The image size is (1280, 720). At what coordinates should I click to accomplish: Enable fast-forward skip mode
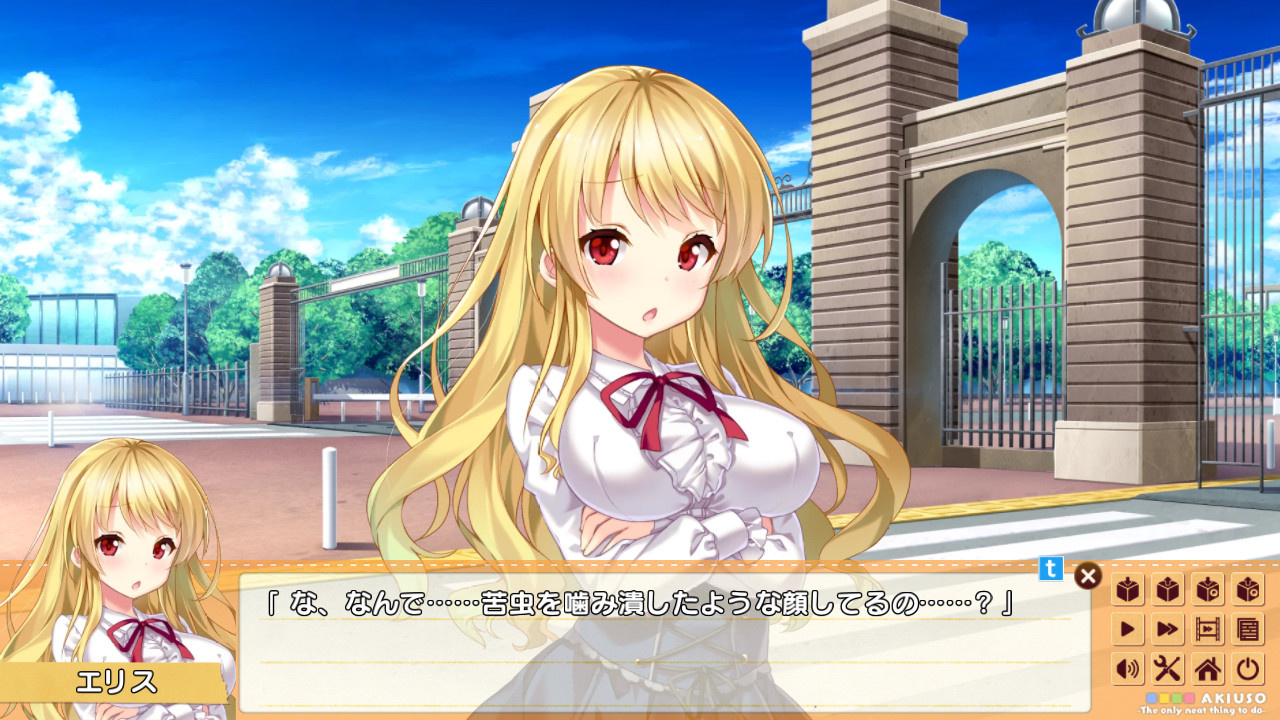coord(1166,626)
